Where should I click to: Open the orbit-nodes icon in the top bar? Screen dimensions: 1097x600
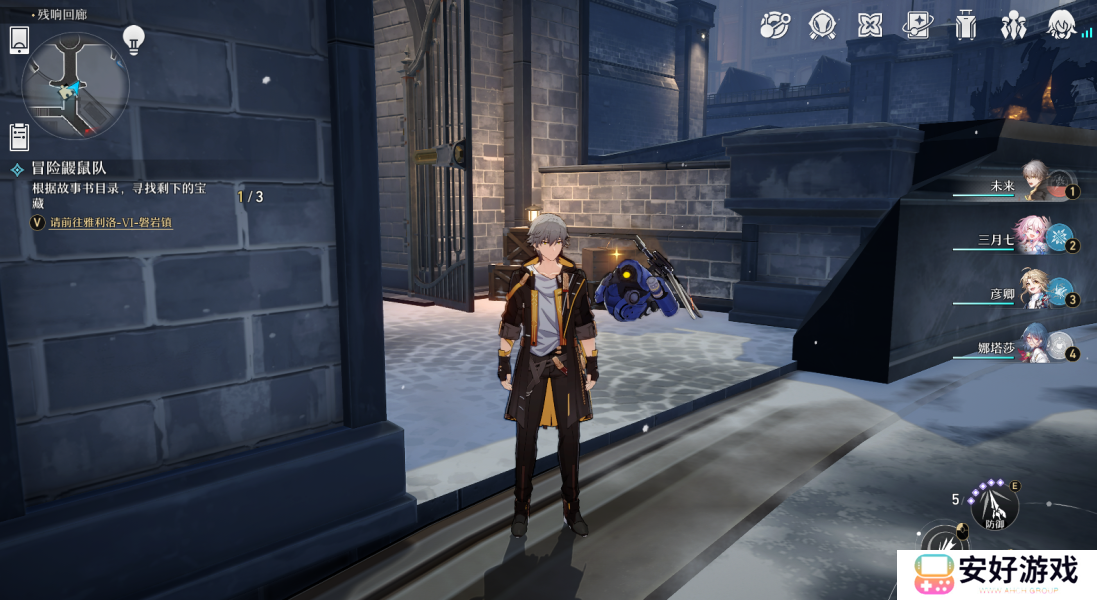[774, 25]
